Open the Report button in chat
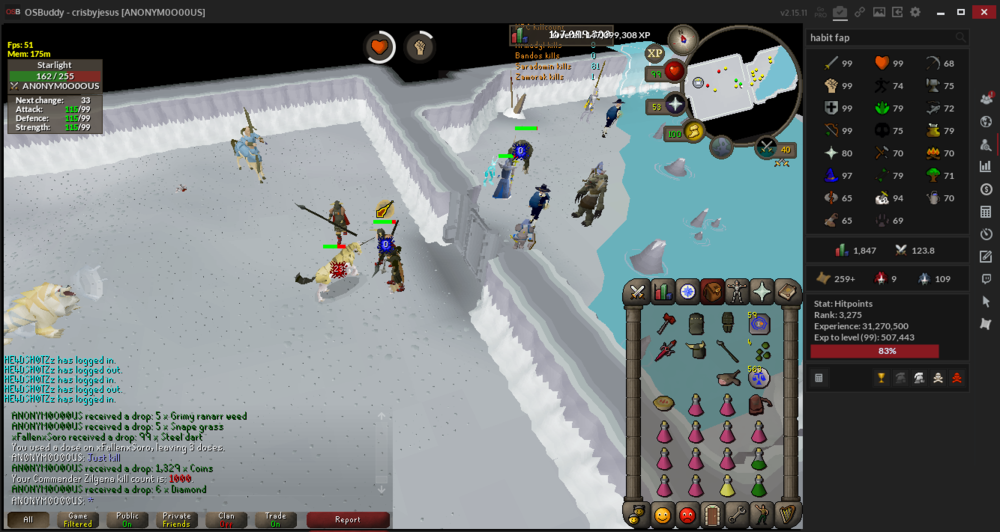This screenshot has width=1000, height=532. point(347,520)
